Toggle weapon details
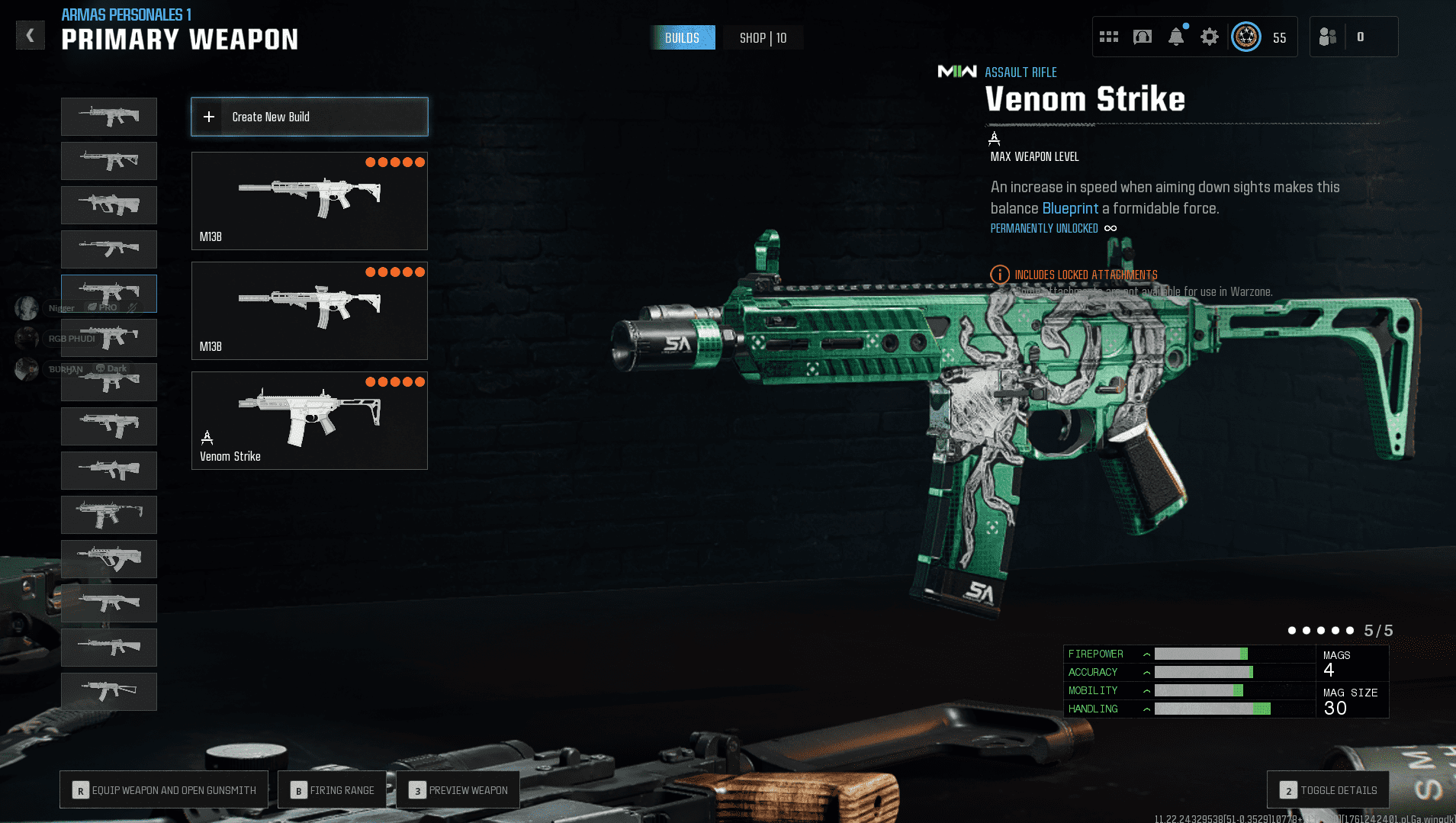The height and width of the screenshot is (823, 1456). coord(1328,790)
